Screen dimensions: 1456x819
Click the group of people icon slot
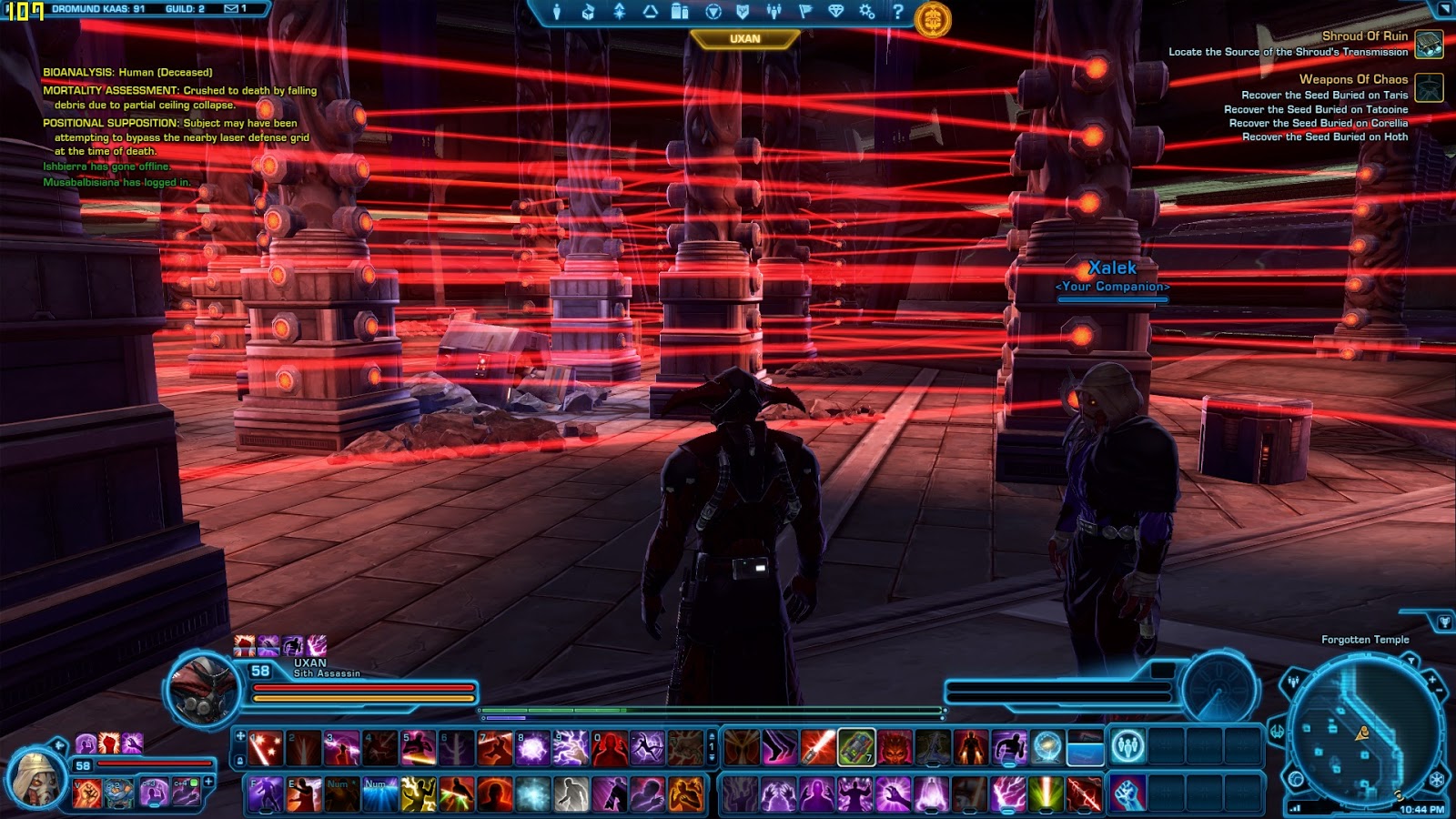point(1127,748)
